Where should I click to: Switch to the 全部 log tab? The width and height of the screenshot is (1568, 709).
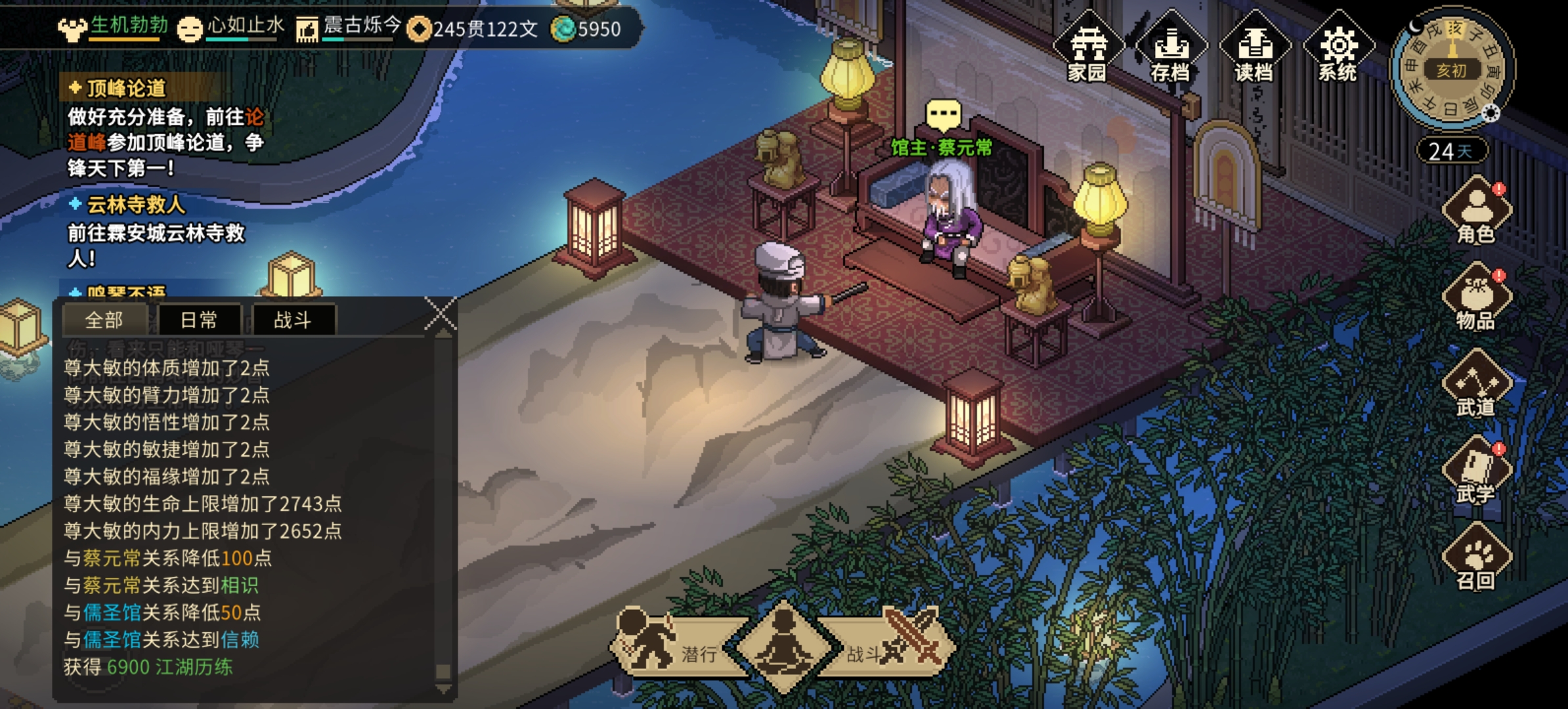pos(104,320)
